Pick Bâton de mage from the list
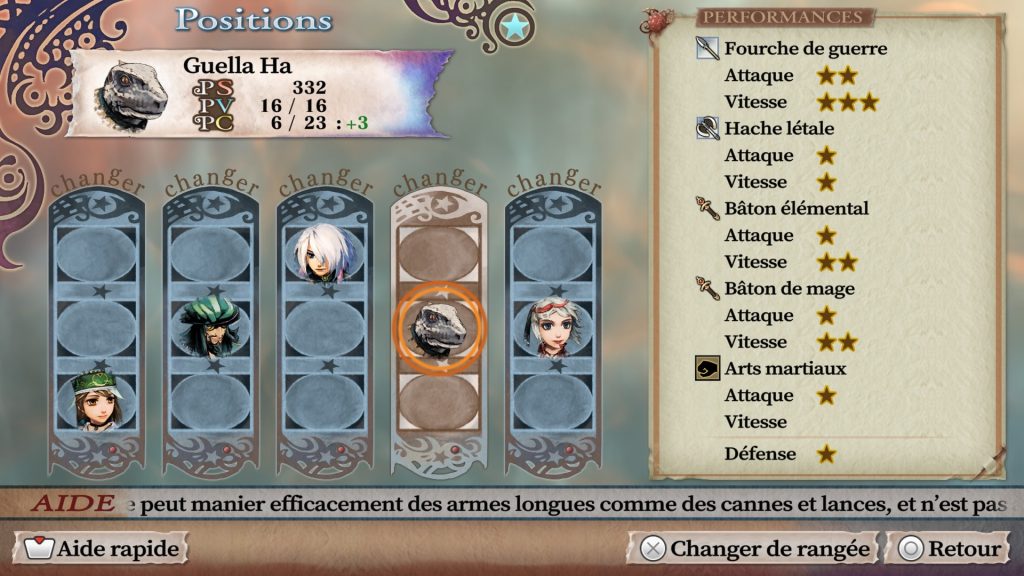1024x576 pixels. tap(788, 288)
